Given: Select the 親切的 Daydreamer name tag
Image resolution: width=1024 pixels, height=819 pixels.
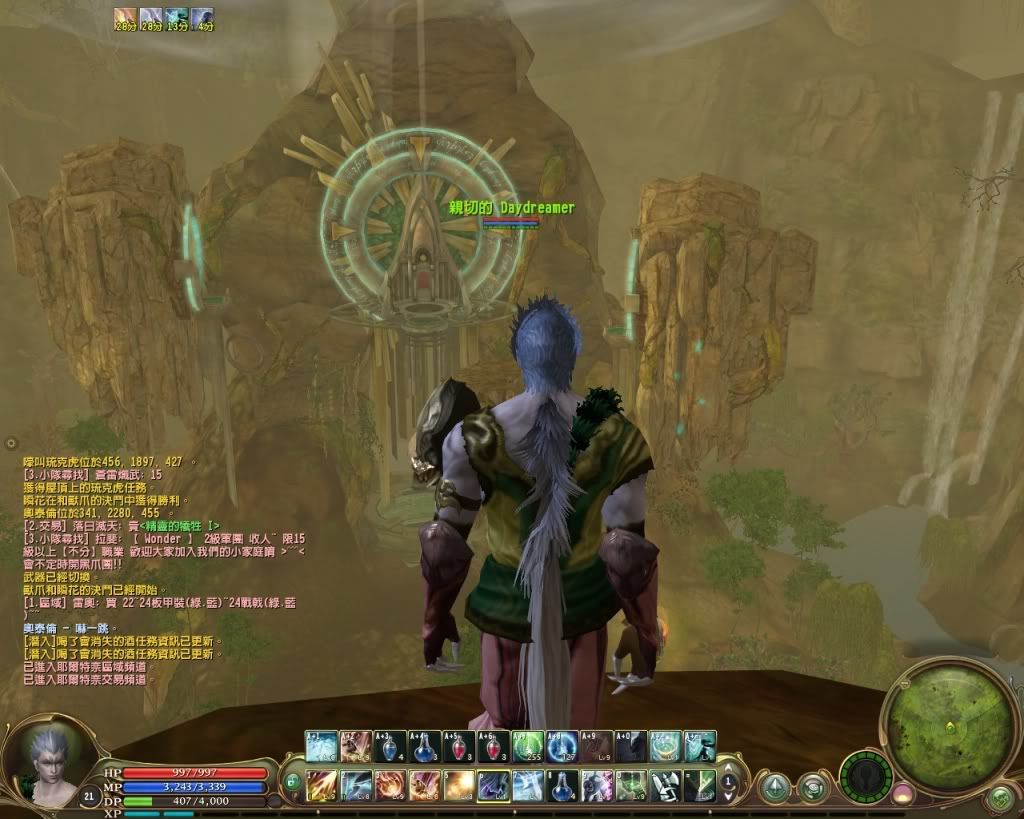Looking at the screenshot, I should point(512,207).
